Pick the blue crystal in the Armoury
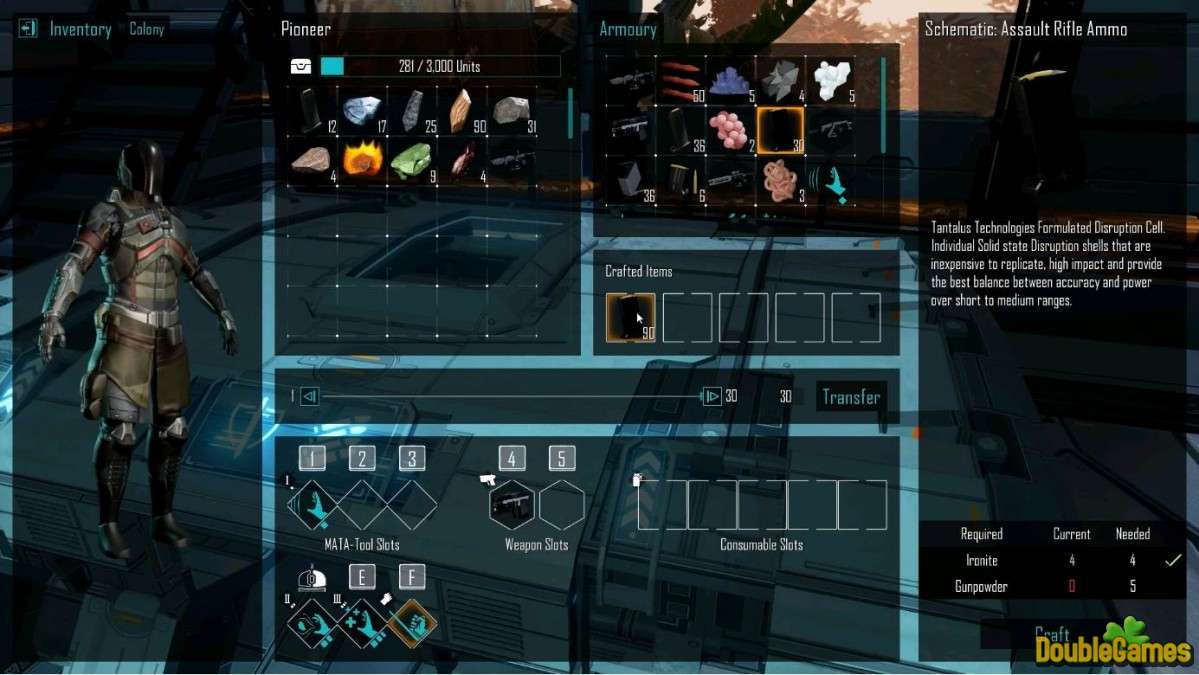Viewport: 1199px width, 675px height. 732,79
